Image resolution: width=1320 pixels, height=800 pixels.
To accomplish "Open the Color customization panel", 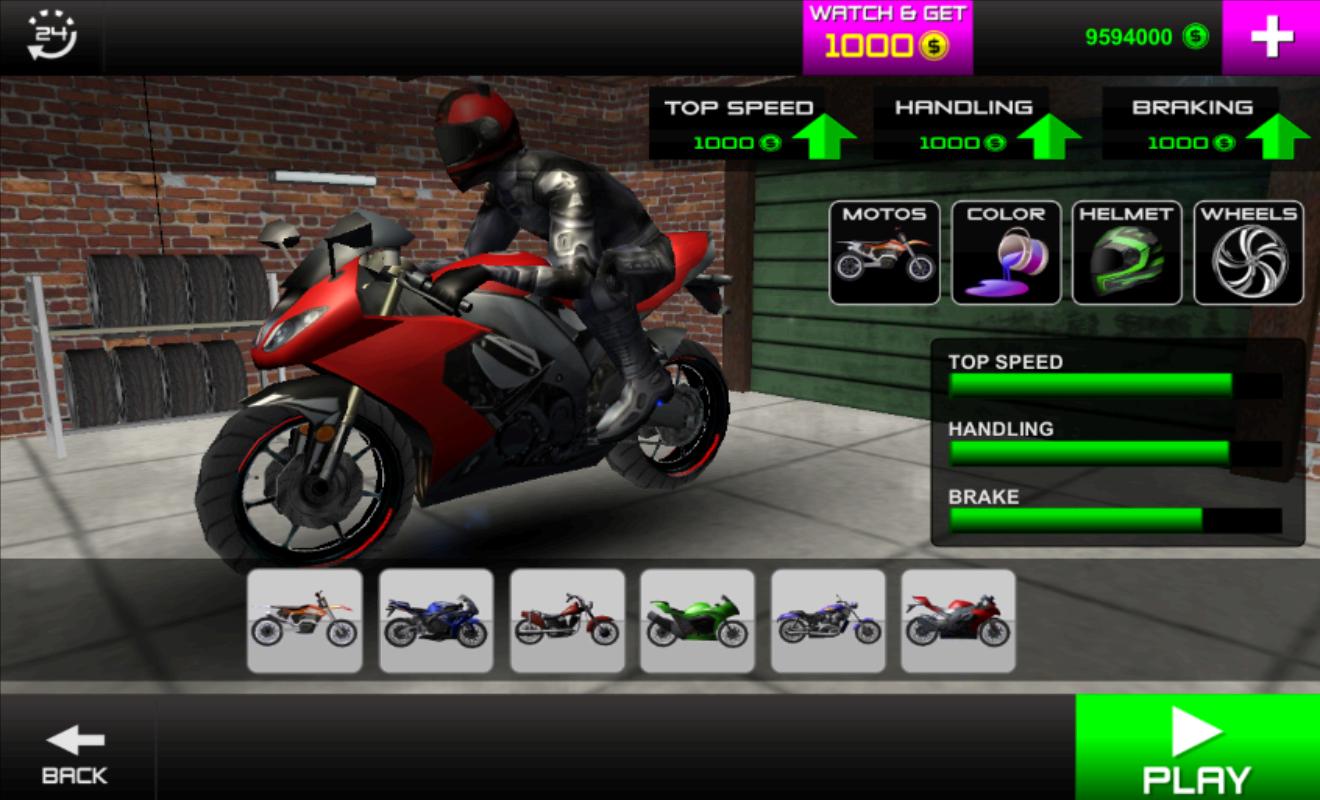I will [1004, 248].
